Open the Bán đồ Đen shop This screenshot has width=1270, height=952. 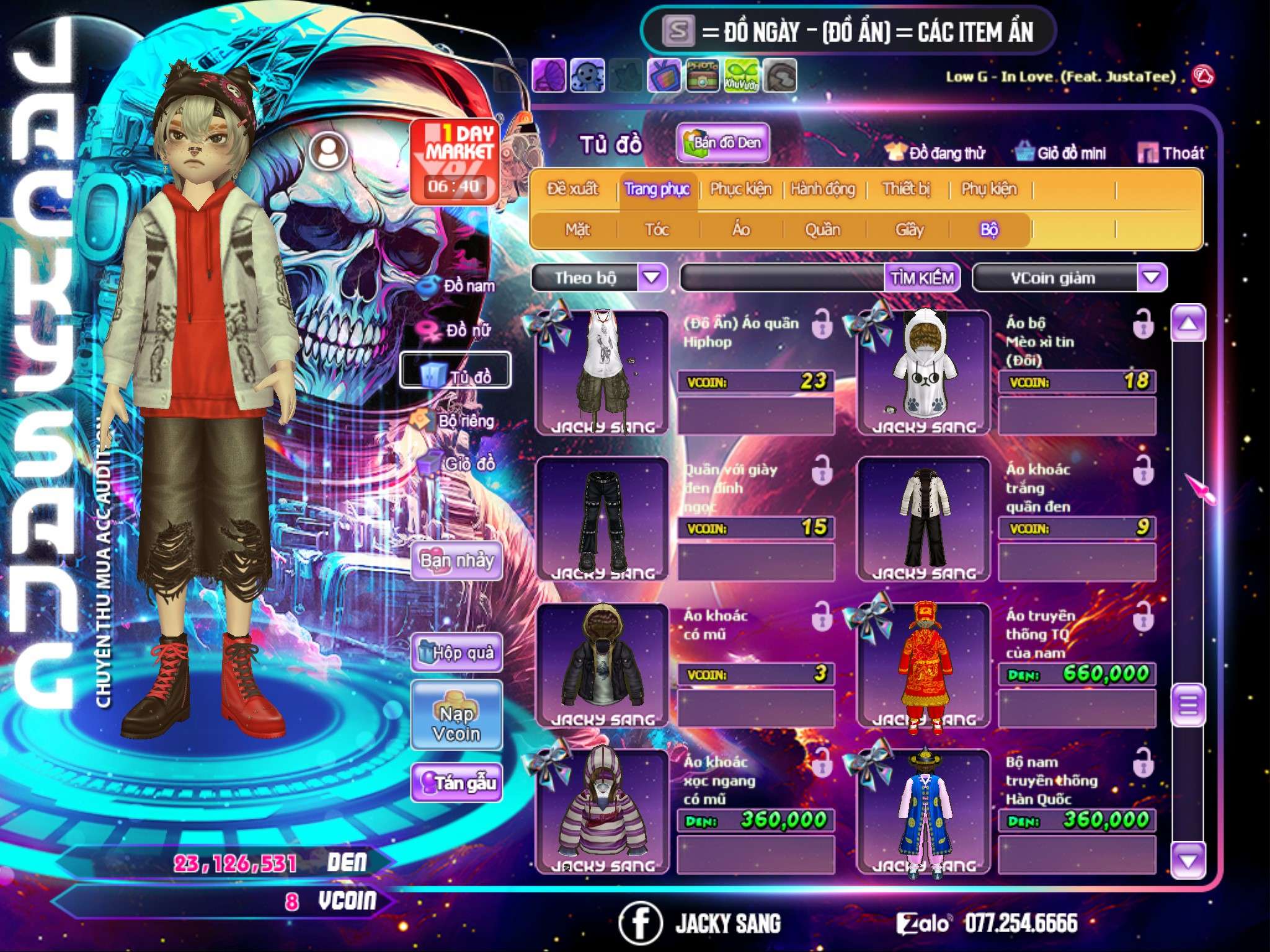coord(723,143)
